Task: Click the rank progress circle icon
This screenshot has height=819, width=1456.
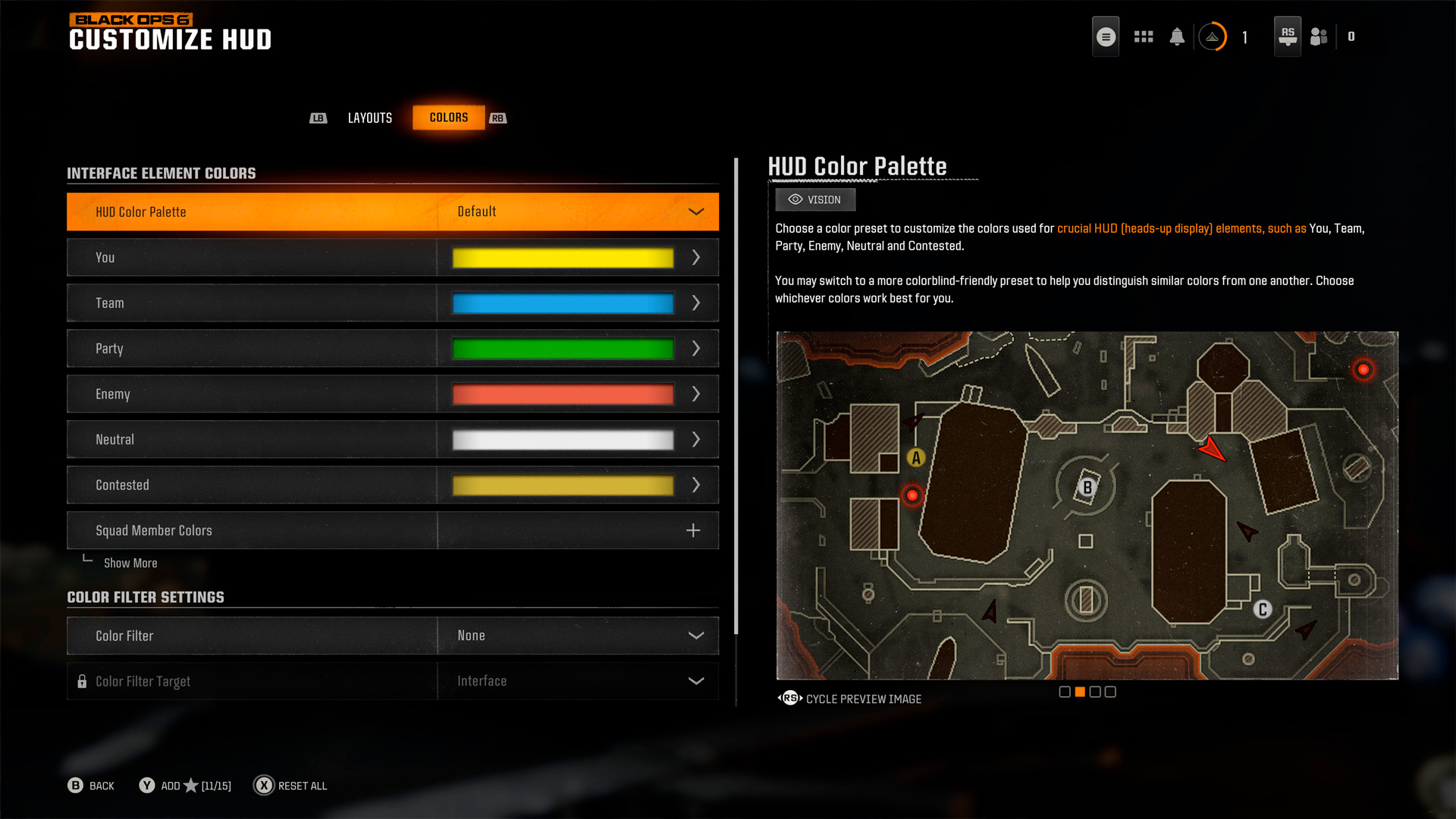Action: click(x=1212, y=36)
